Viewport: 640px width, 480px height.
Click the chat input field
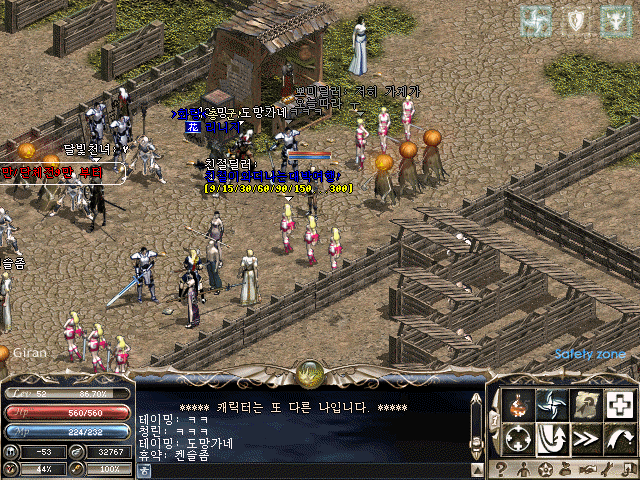[300, 469]
